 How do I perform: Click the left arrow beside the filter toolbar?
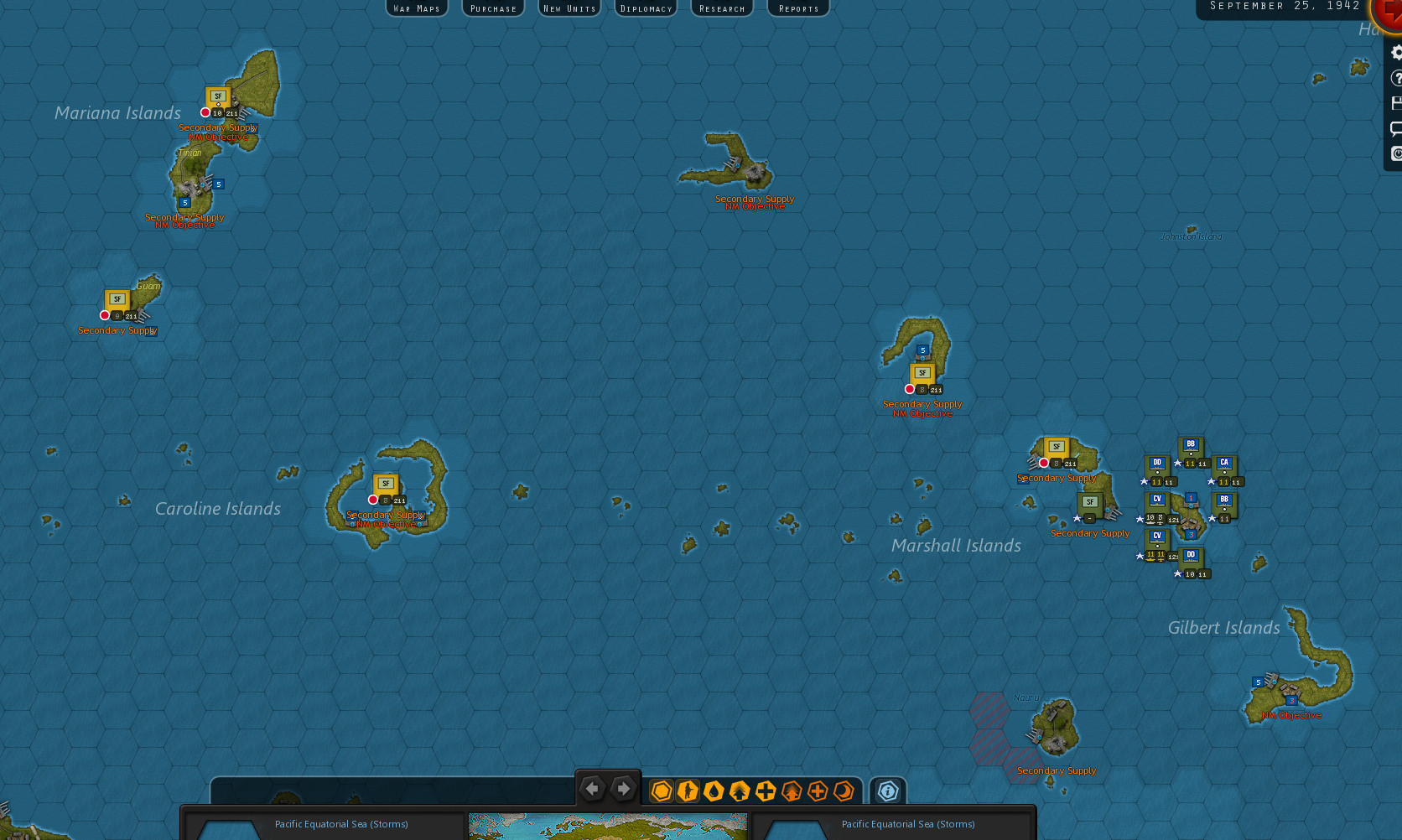click(593, 789)
